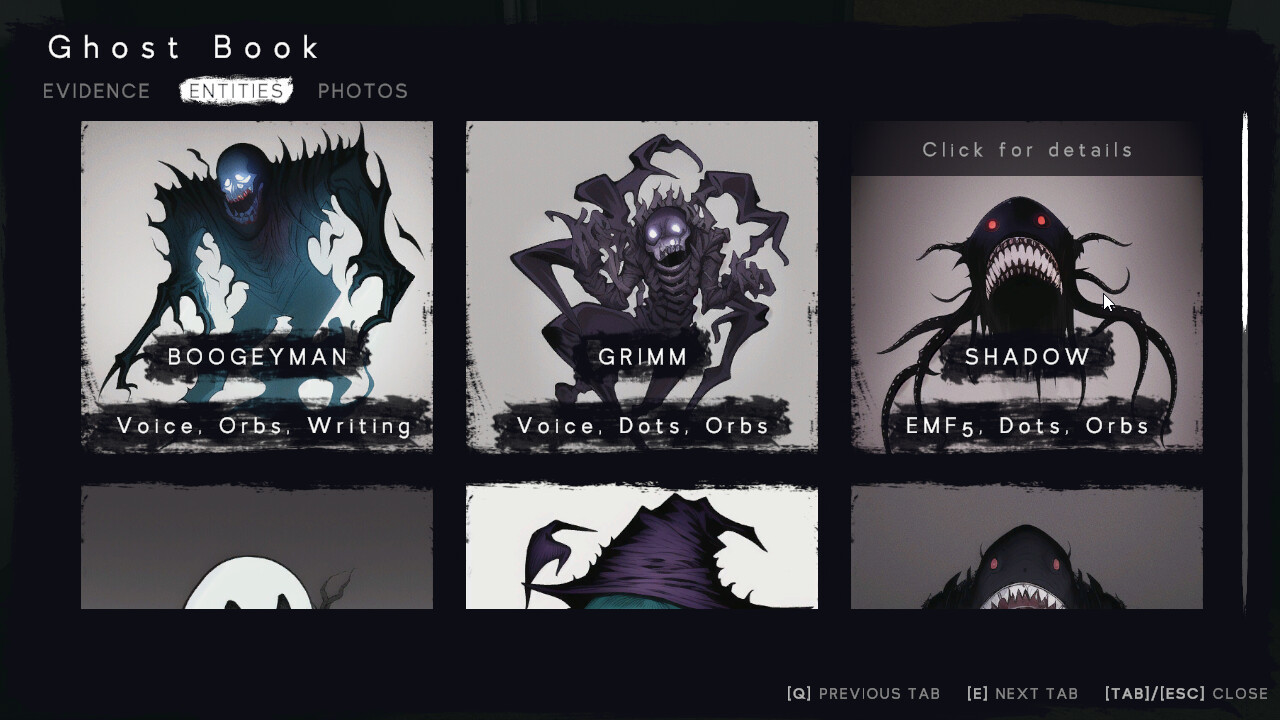Select the purple witch-hat entity below Grimm
The image size is (1280, 720).
point(641,550)
